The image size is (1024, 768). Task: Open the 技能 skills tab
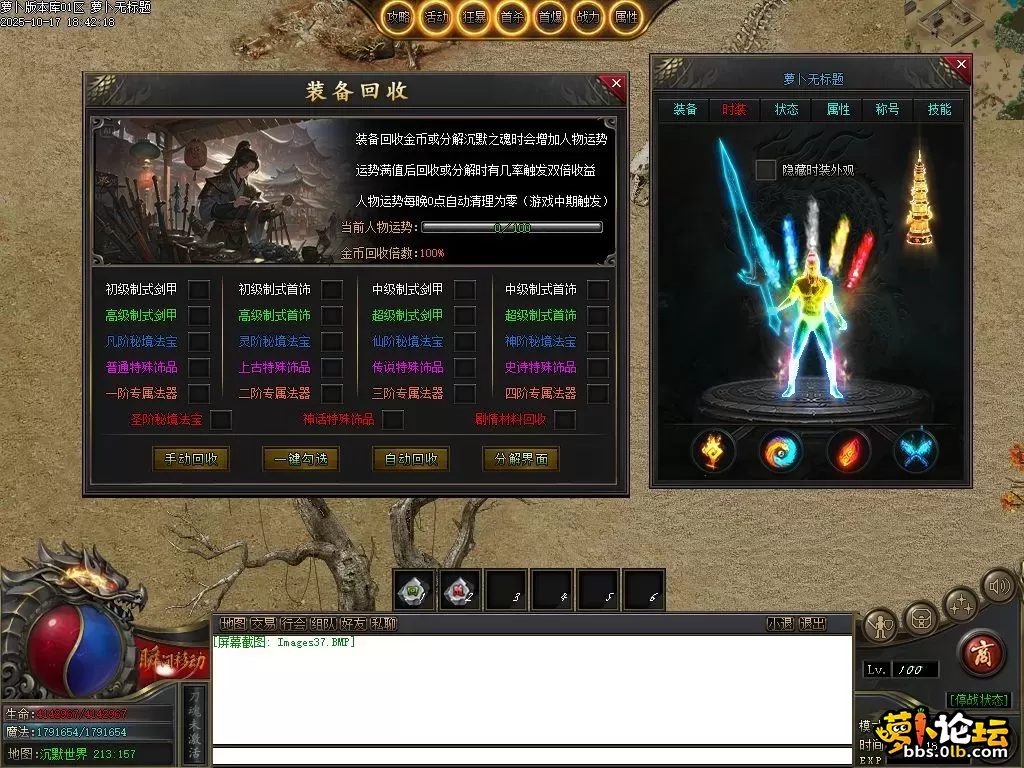(x=939, y=109)
